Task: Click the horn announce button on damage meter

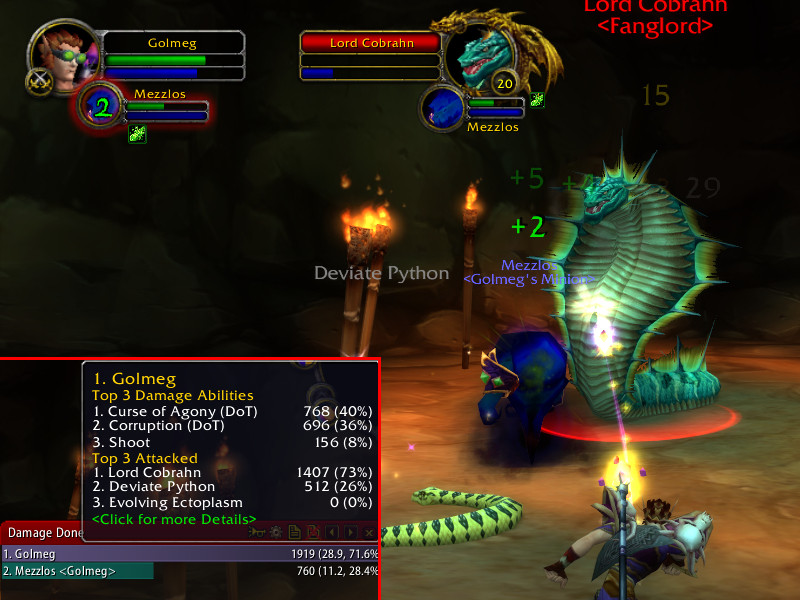Action: pos(258,533)
